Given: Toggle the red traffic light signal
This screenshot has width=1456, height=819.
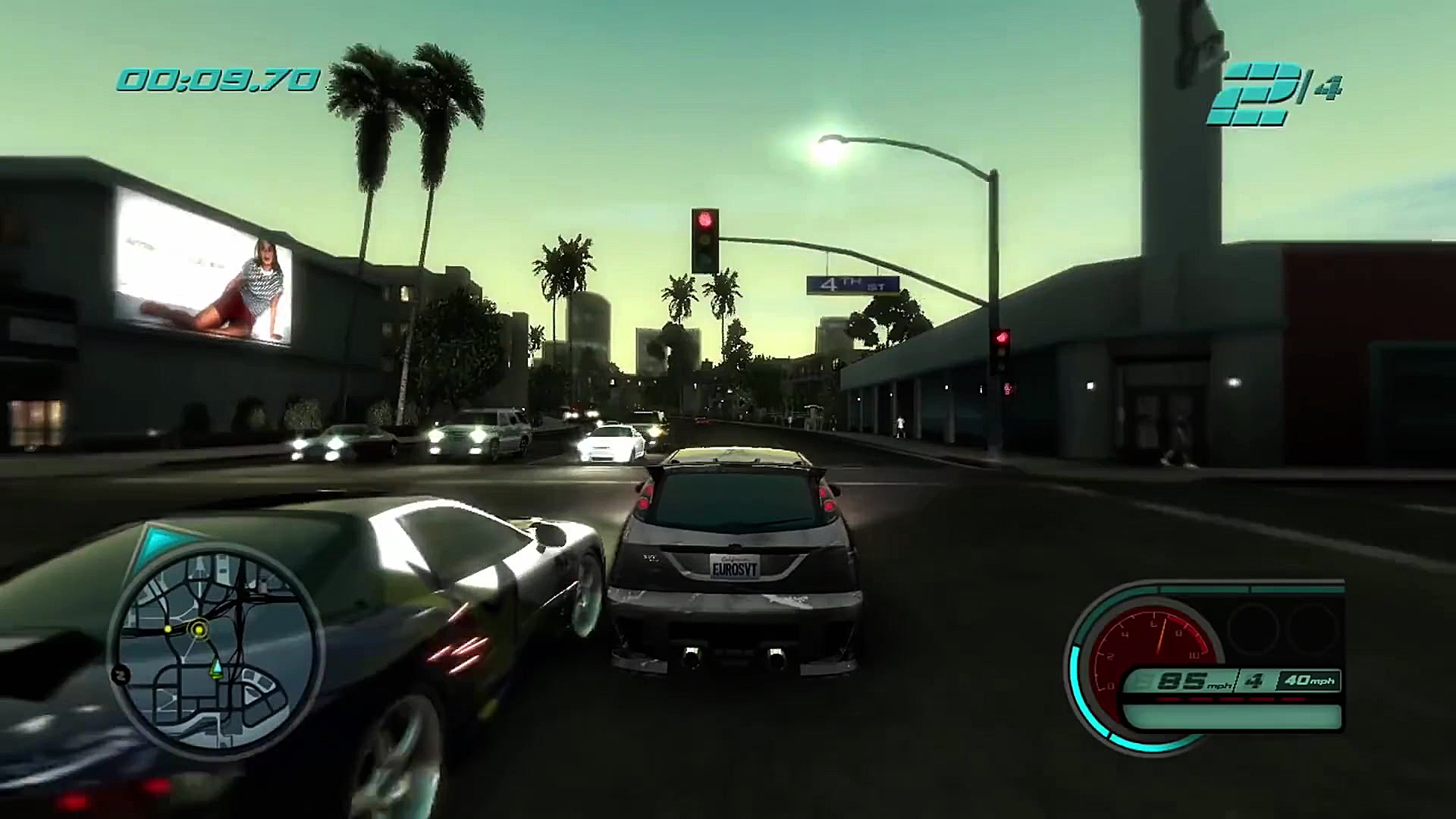Looking at the screenshot, I should click(x=705, y=220).
